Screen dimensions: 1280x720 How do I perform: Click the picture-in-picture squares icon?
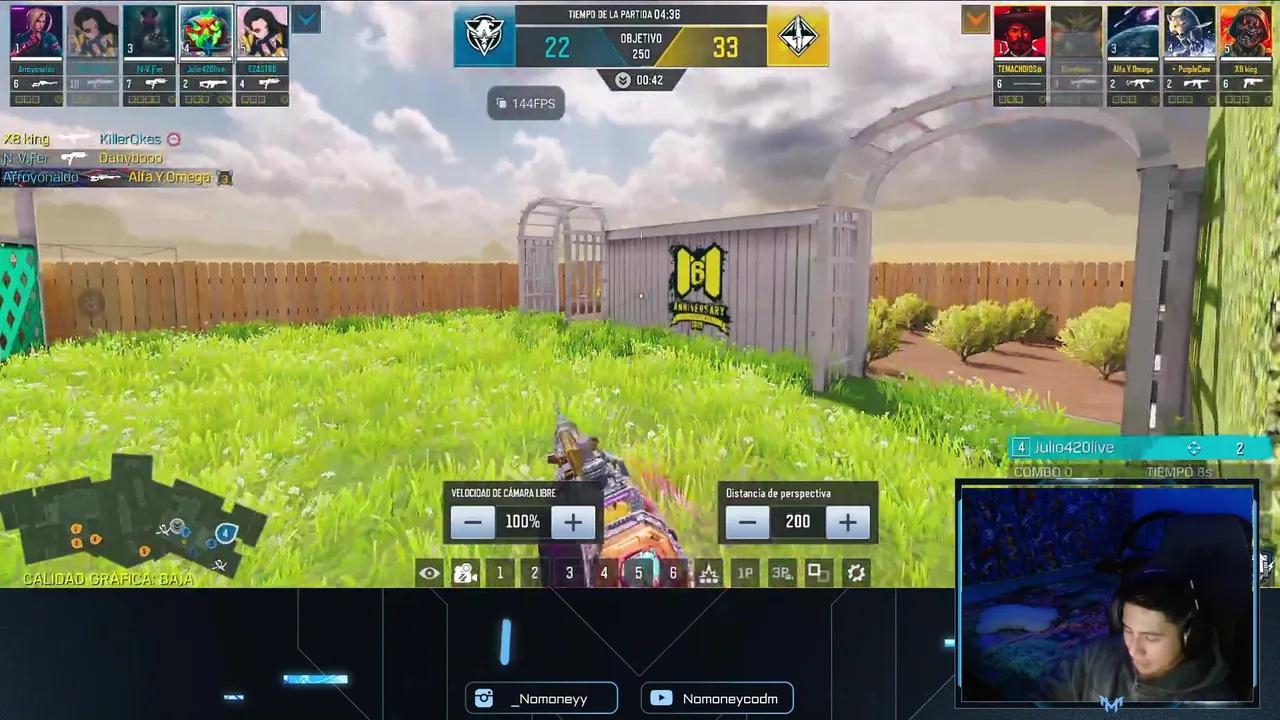pos(816,572)
